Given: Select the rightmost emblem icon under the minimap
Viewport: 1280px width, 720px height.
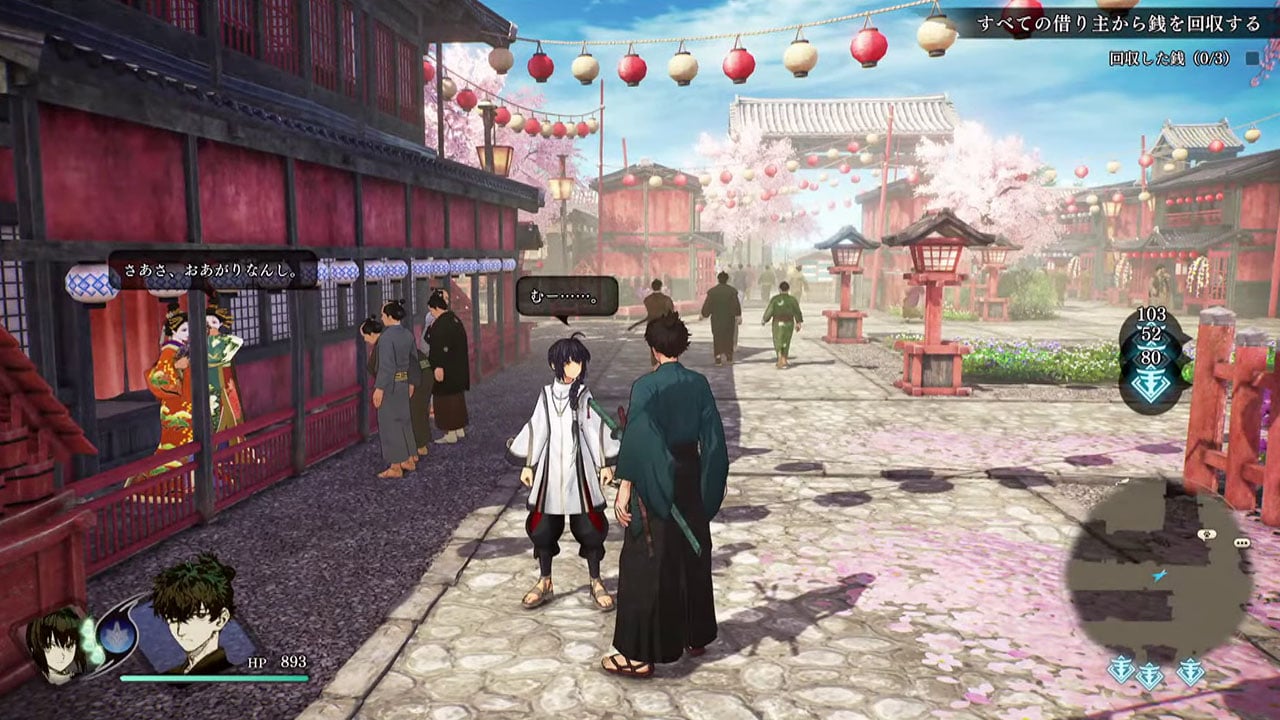Looking at the screenshot, I should tap(1189, 670).
